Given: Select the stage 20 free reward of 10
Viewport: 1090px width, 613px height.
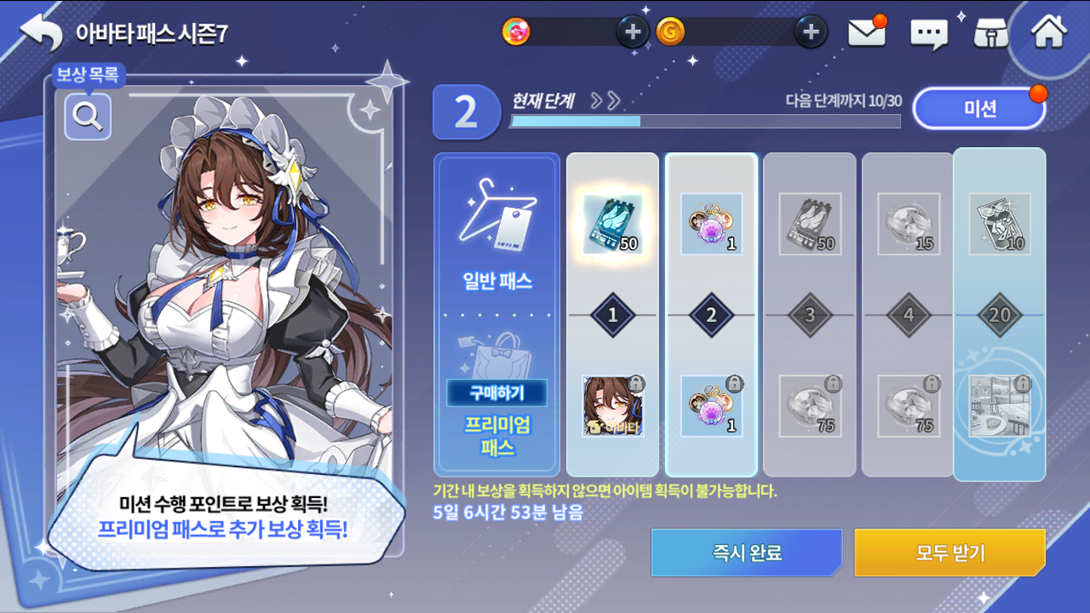Looking at the screenshot, I should pyautogui.click(x=999, y=224).
